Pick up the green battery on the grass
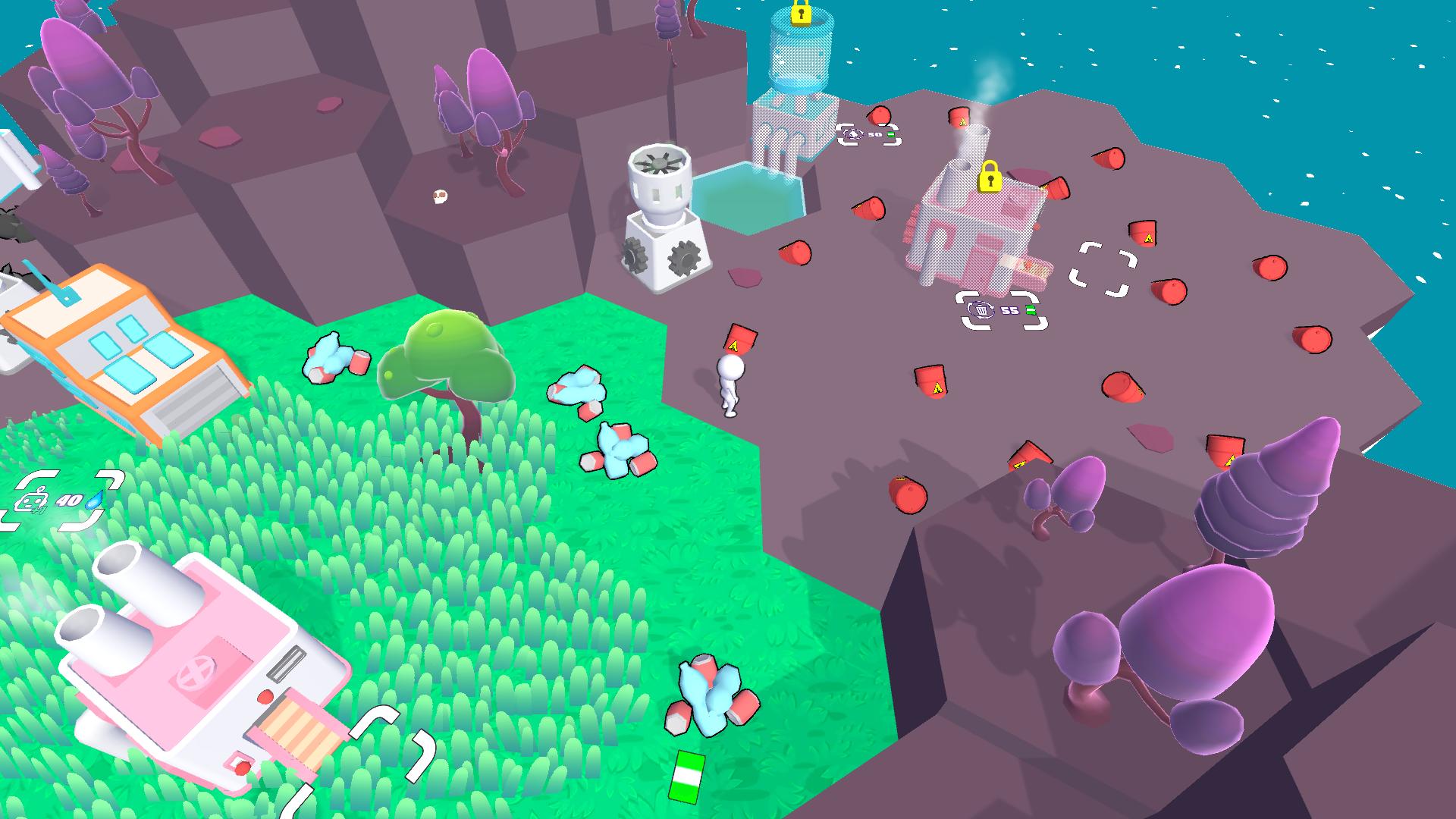The width and height of the screenshot is (1456, 819). 689,775
